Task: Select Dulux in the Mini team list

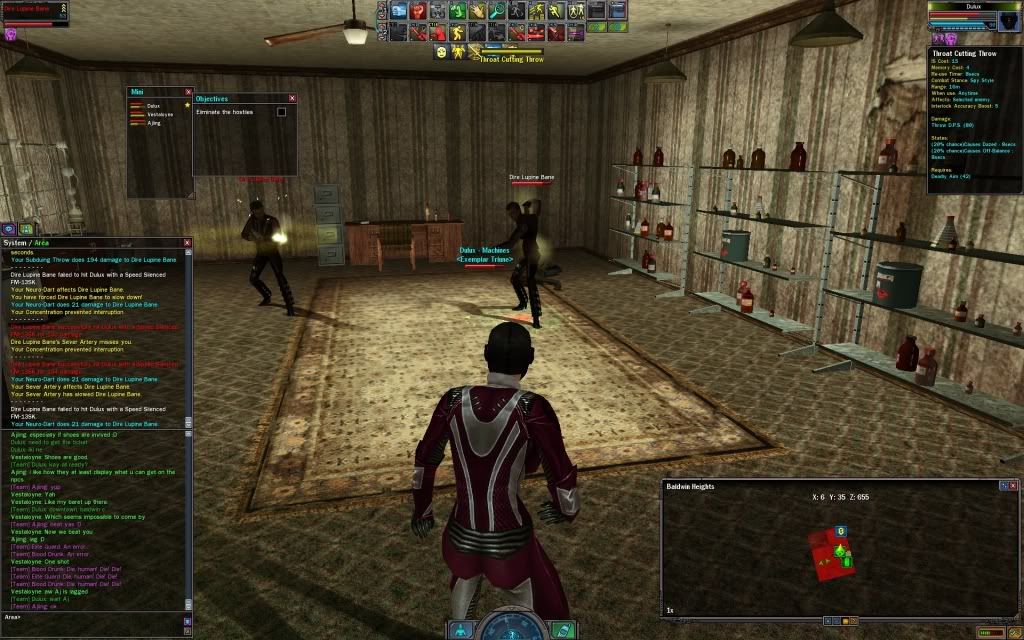Action: pyautogui.click(x=153, y=105)
